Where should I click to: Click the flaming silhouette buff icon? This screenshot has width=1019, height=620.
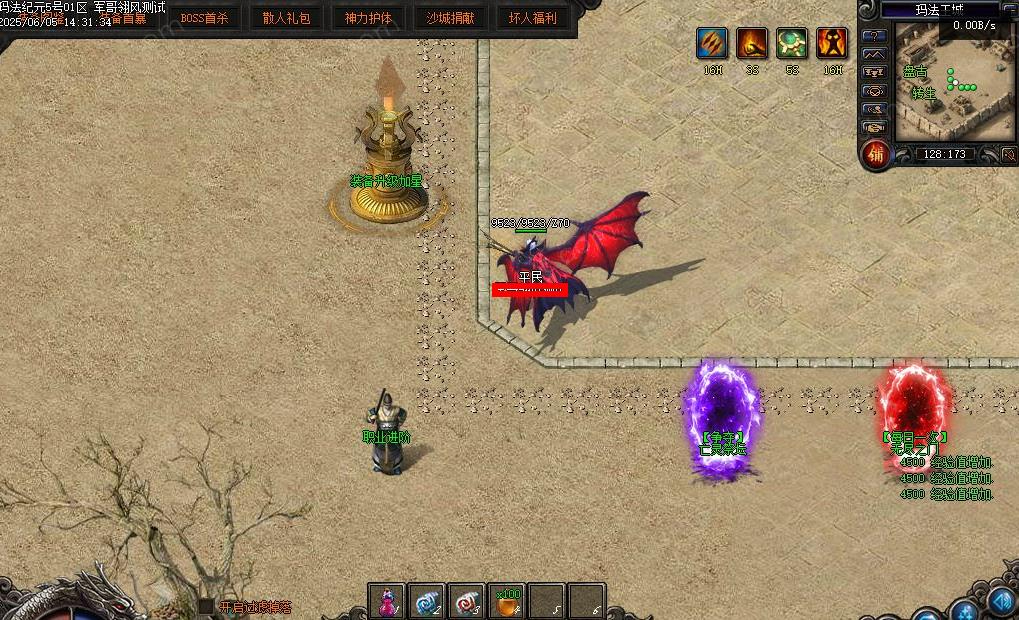pos(832,43)
